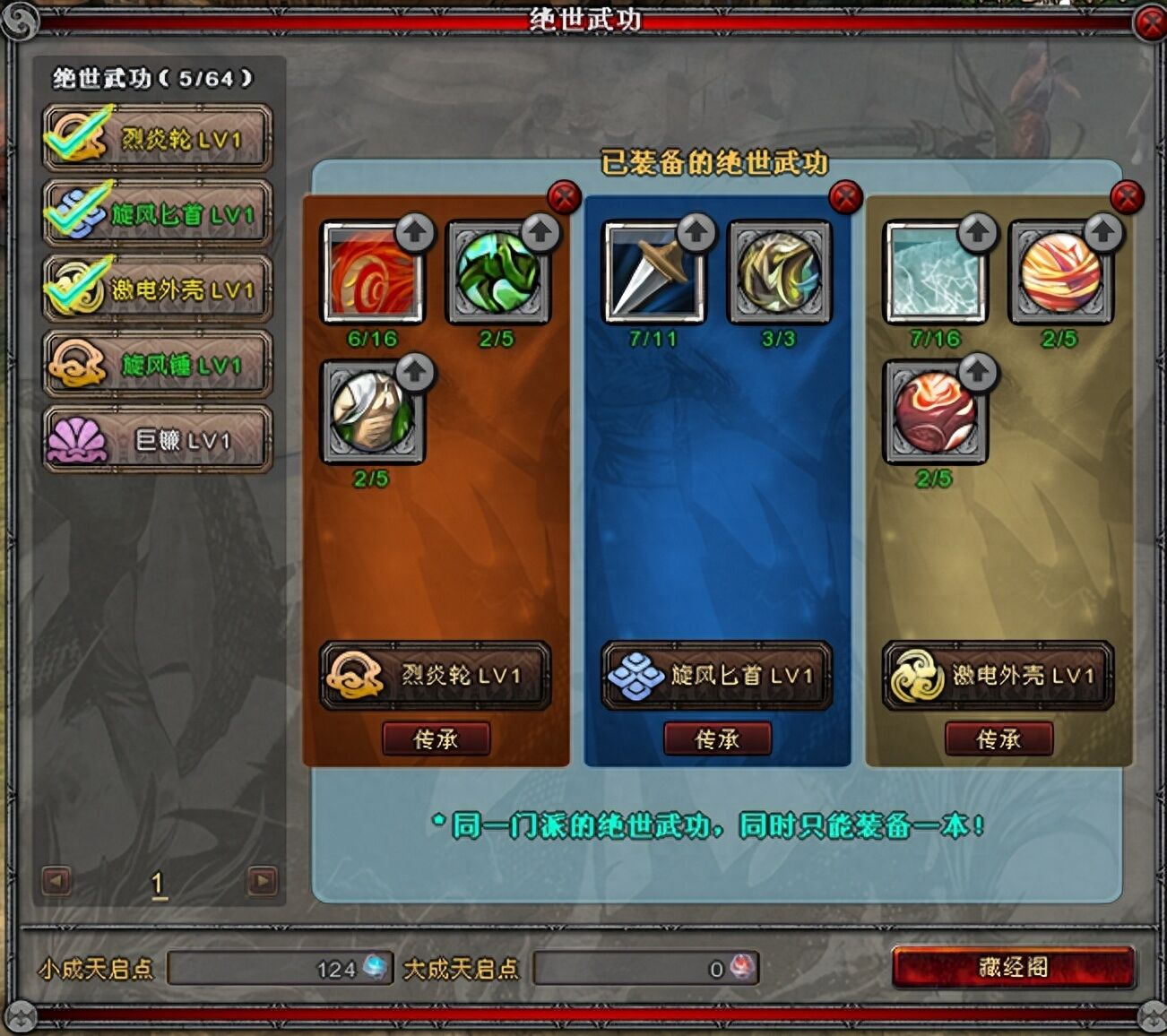Go to the previous skill list page
1167x1036 pixels.
(56, 881)
